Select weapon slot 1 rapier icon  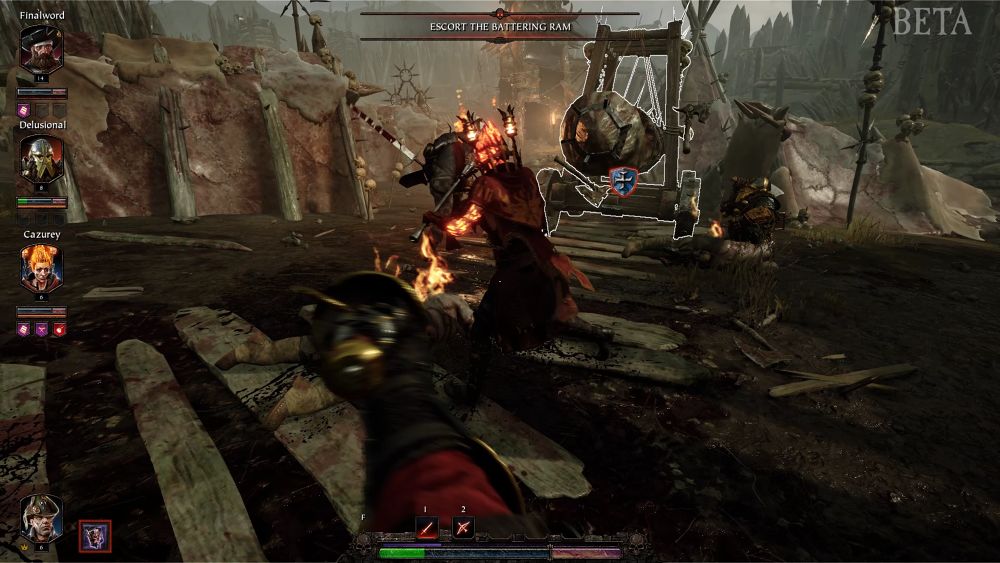[427, 527]
